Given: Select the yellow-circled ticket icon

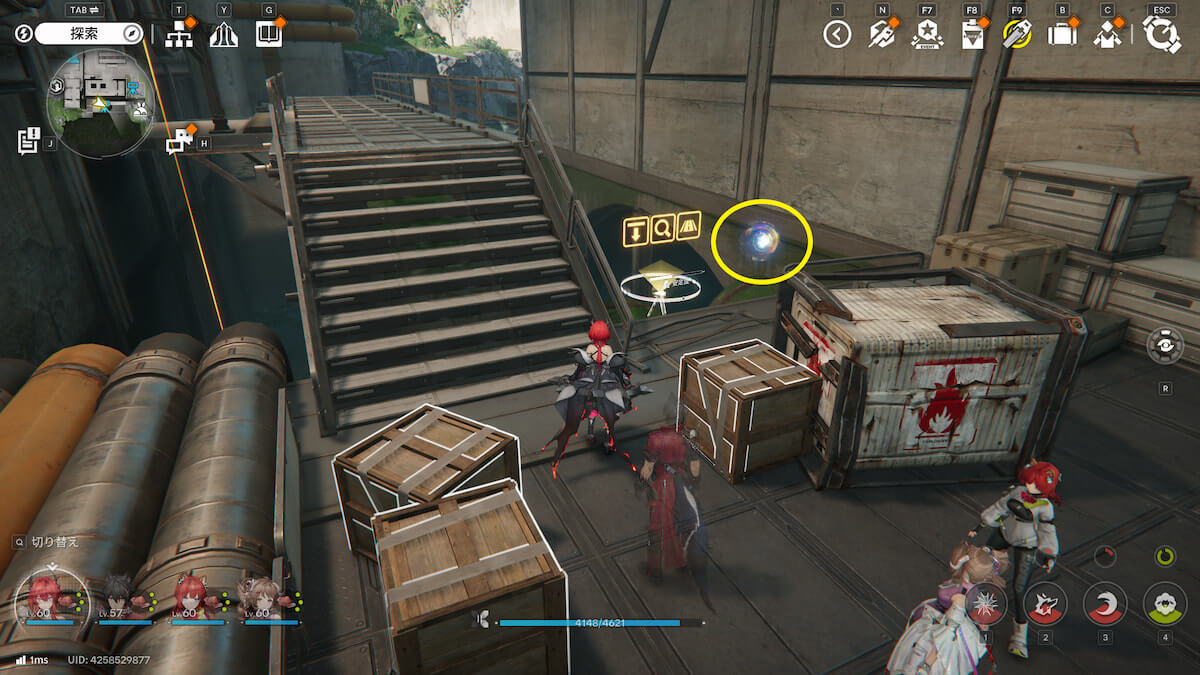Looking at the screenshot, I should pos(1016,35).
